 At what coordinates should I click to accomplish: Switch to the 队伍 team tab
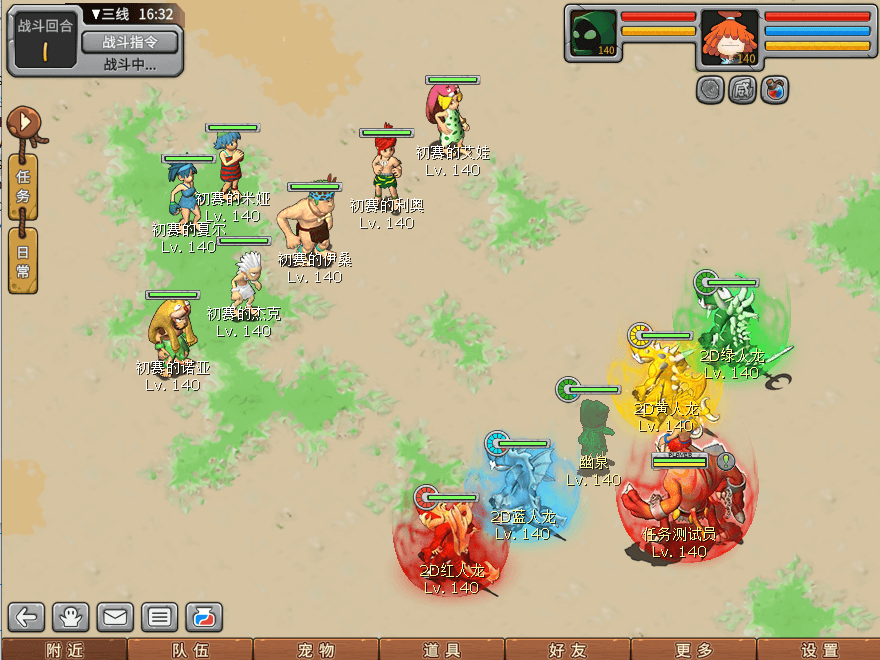pos(190,650)
